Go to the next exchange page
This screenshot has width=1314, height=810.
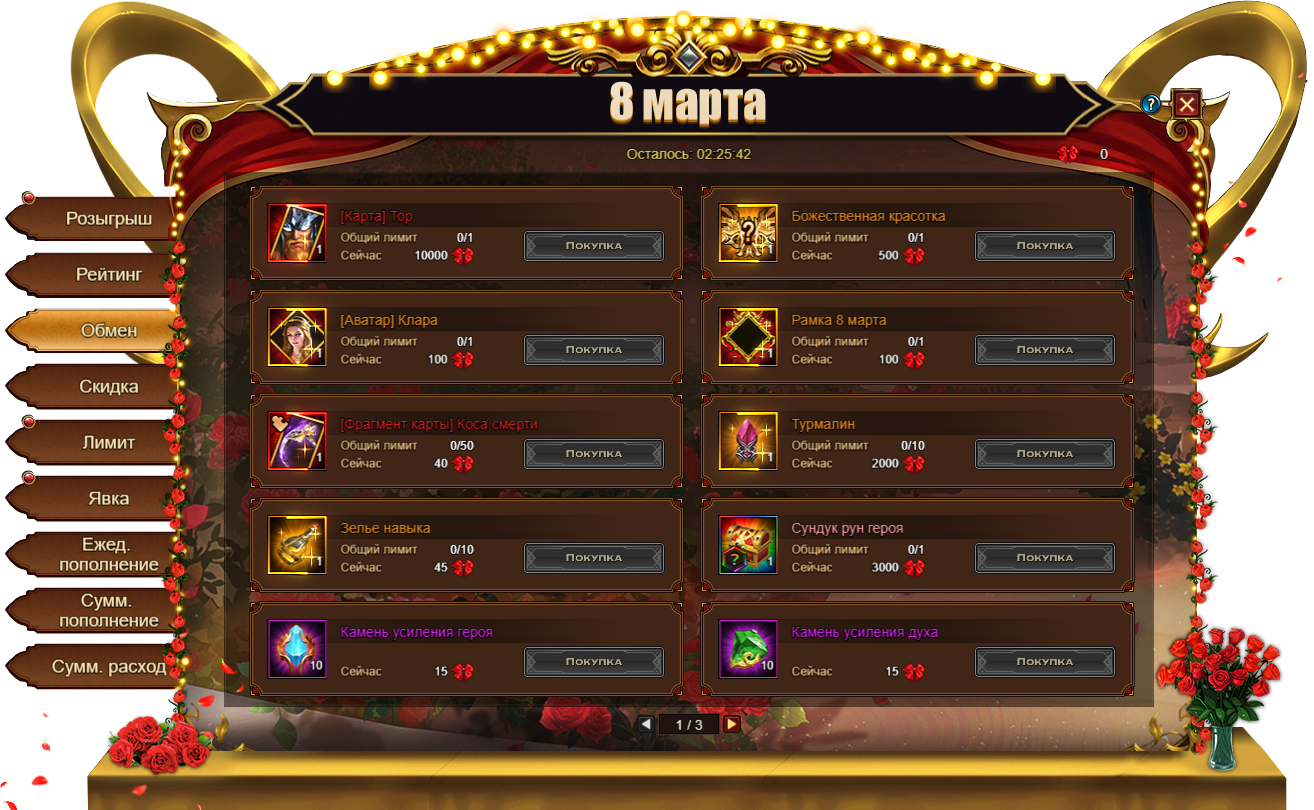click(732, 724)
